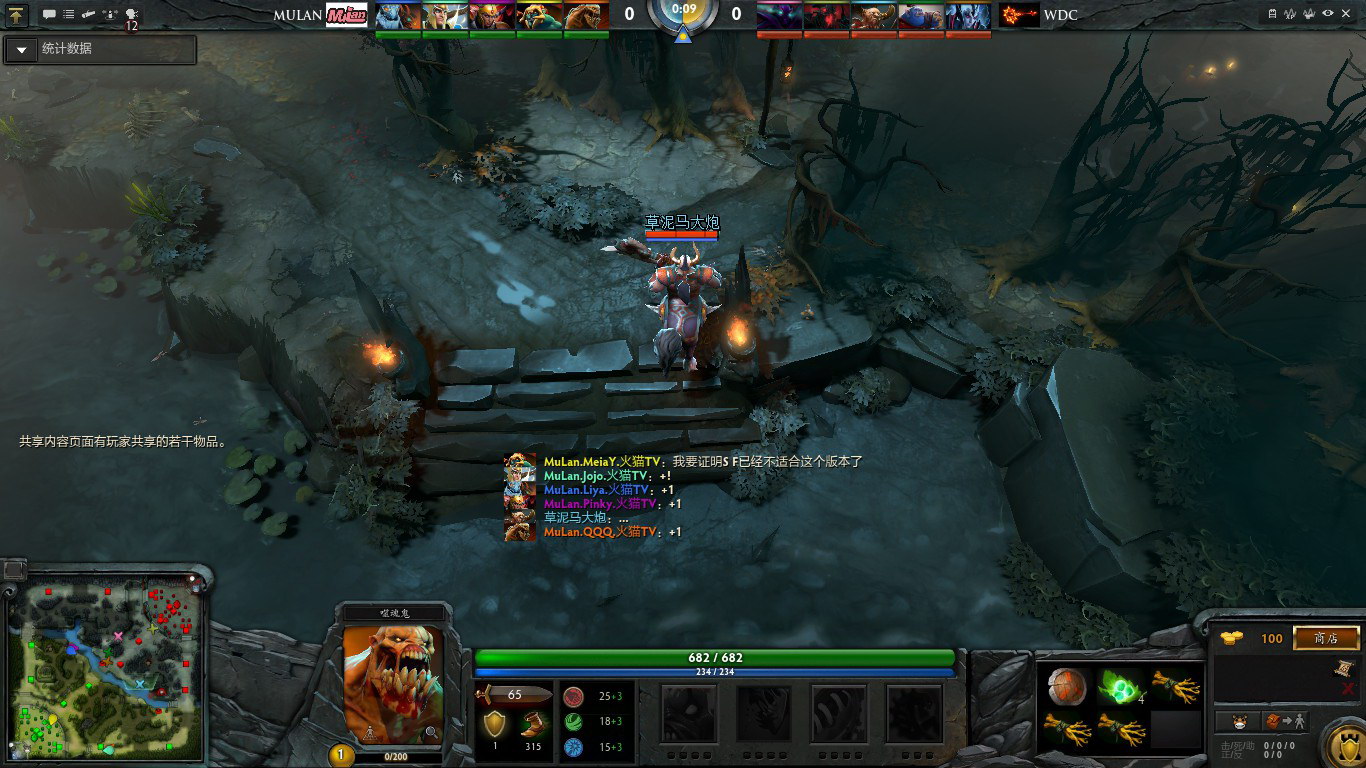The height and width of the screenshot is (768, 1366).
Task: Click the red X in the quick-buy panel
Action: coord(1348,688)
